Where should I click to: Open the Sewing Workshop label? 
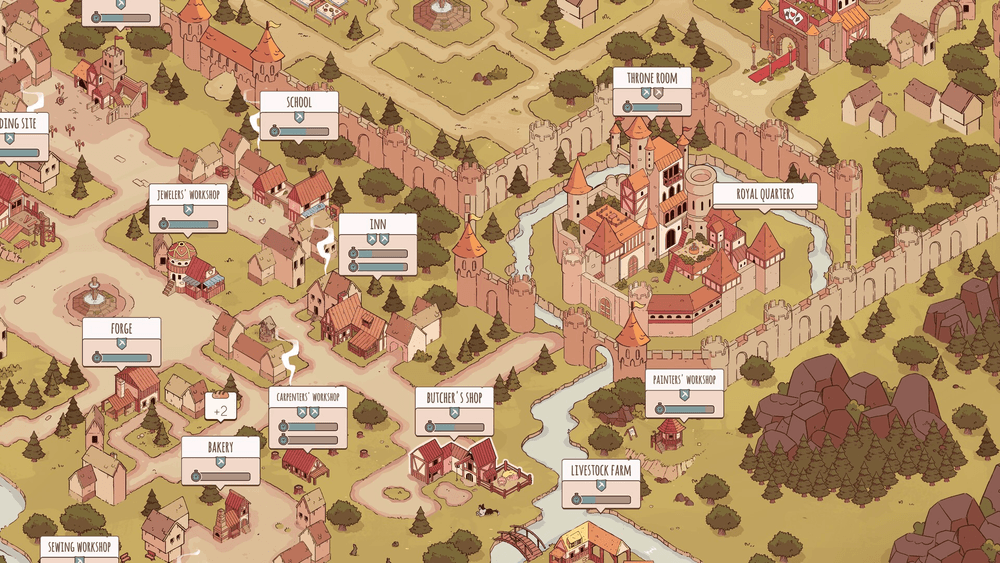coord(79,547)
